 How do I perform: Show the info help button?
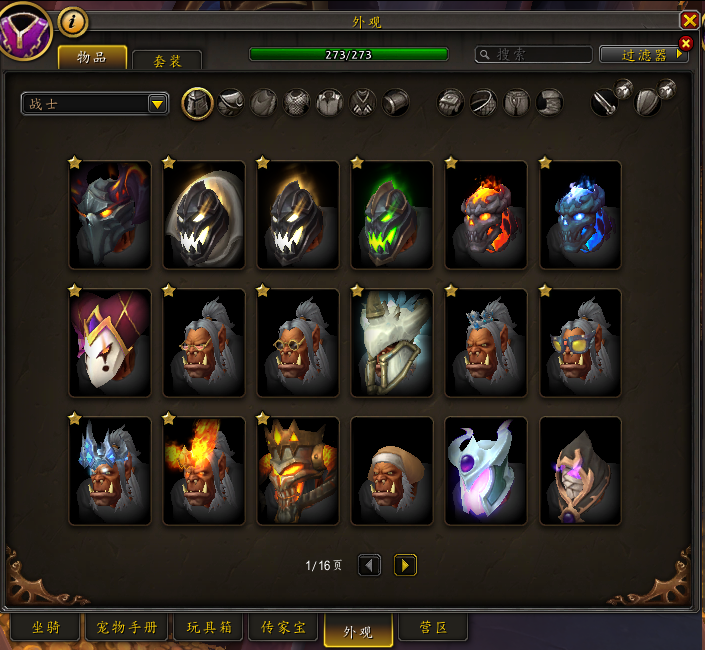[73, 20]
